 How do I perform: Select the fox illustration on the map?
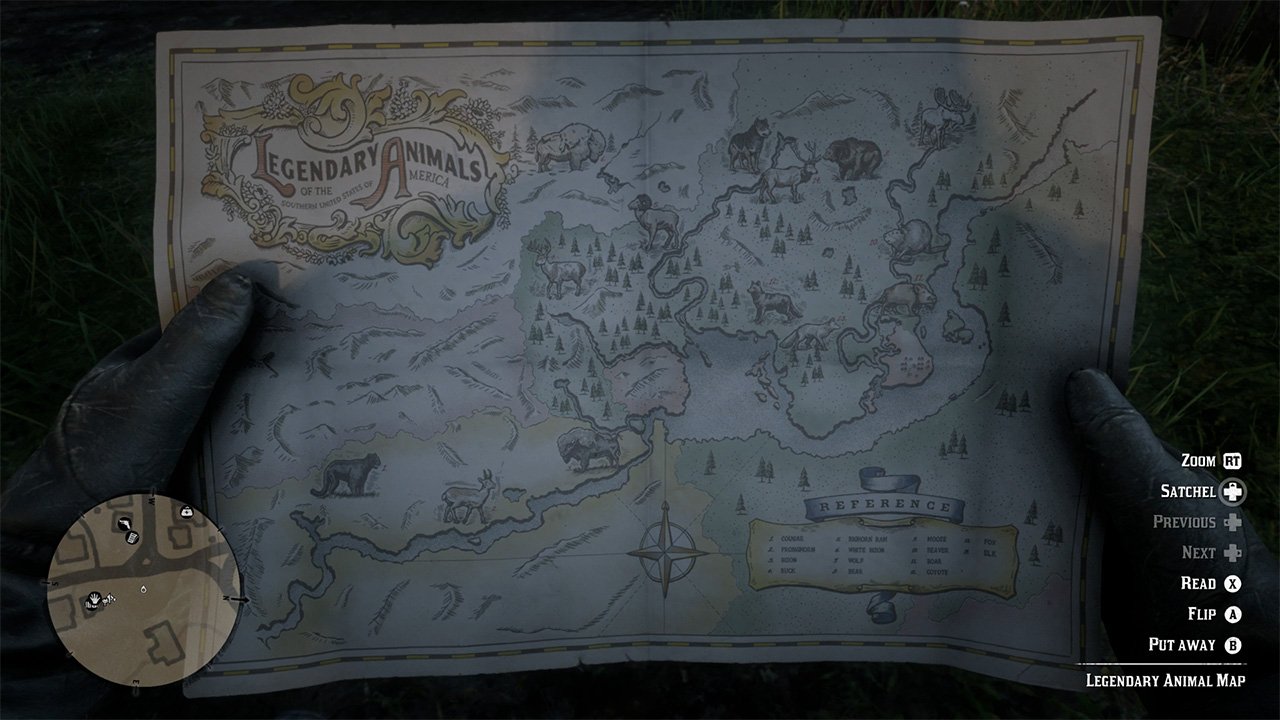tap(812, 332)
